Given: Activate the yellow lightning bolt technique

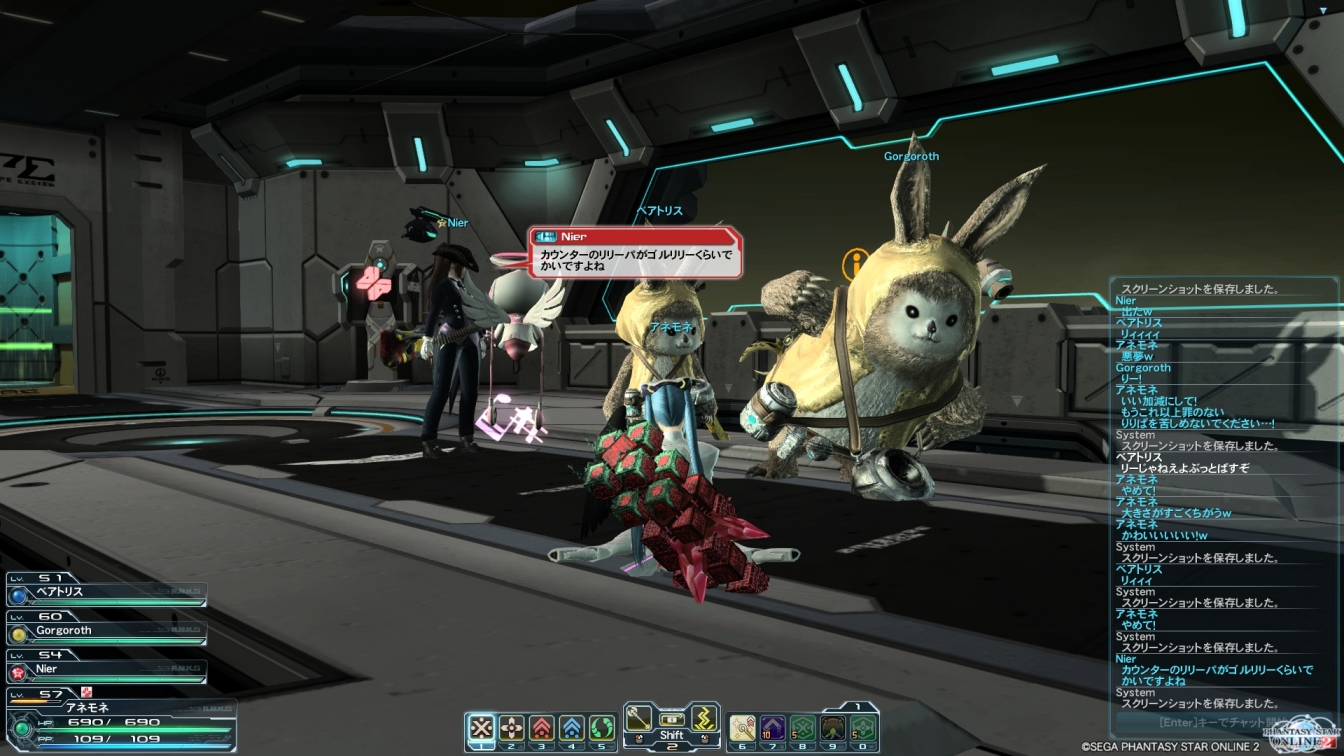Looking at the screenshot, I should [x=705, y=718].
